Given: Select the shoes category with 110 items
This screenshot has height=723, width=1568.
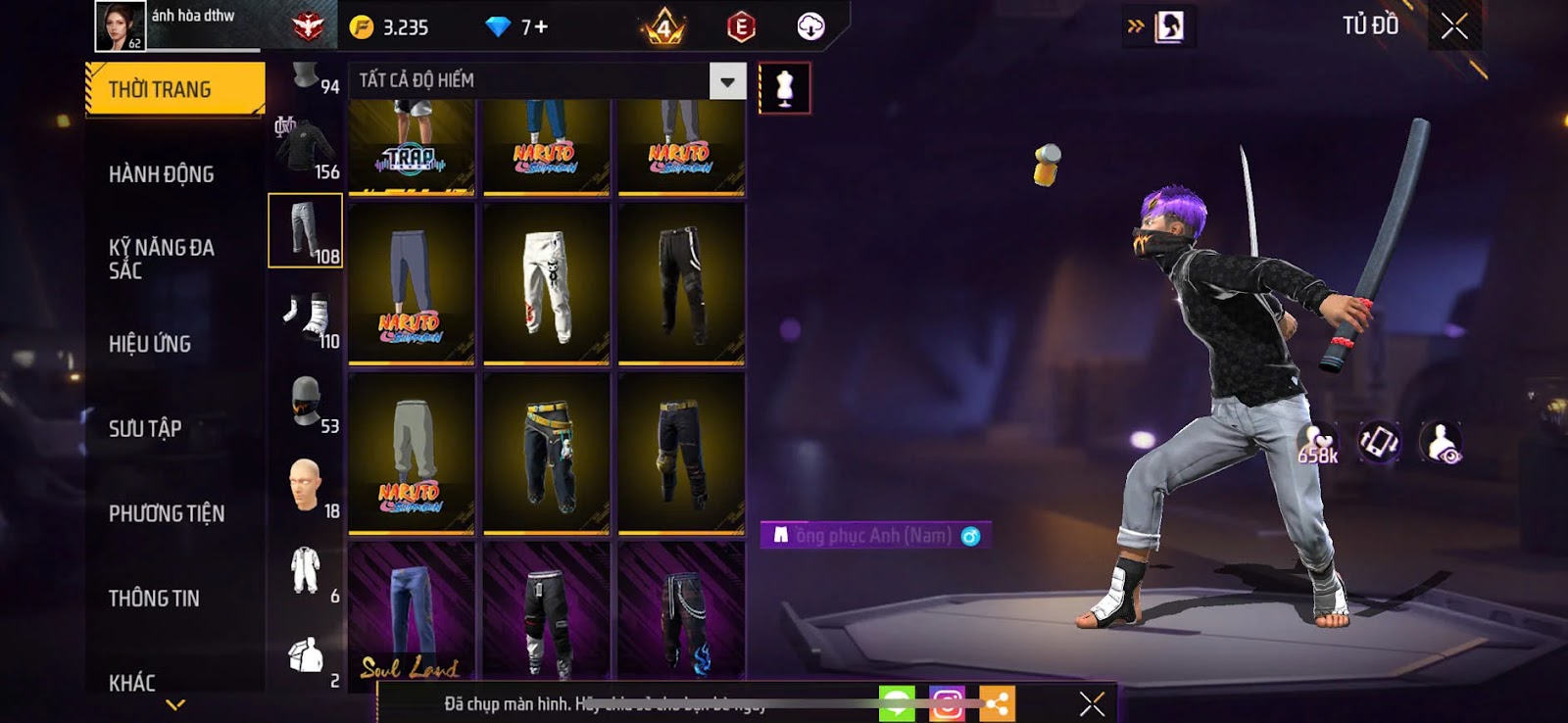Looking at the screenshot, I should click(x=306, y=319).
